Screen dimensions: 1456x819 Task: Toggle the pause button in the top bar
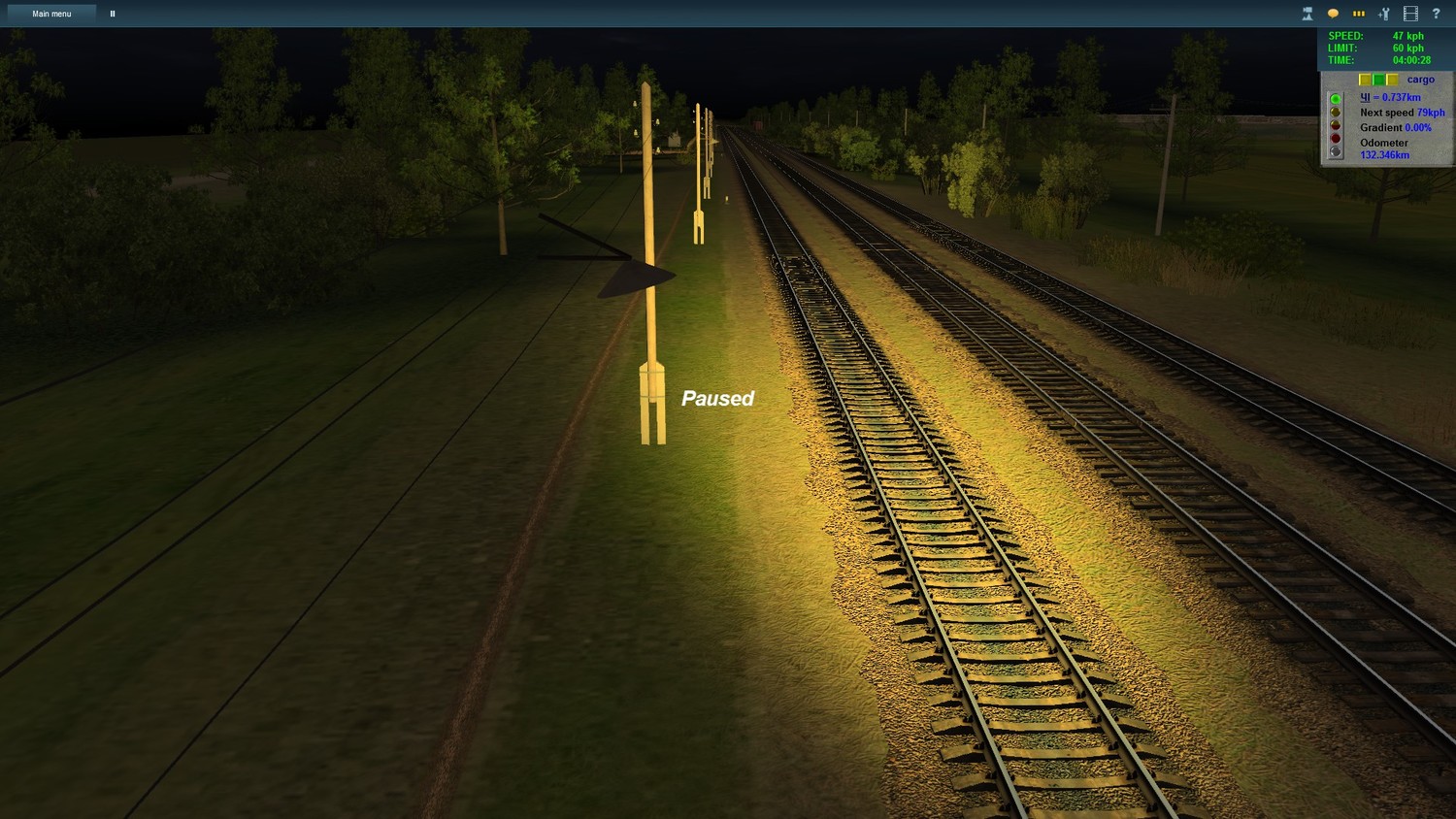coord(113,14)
